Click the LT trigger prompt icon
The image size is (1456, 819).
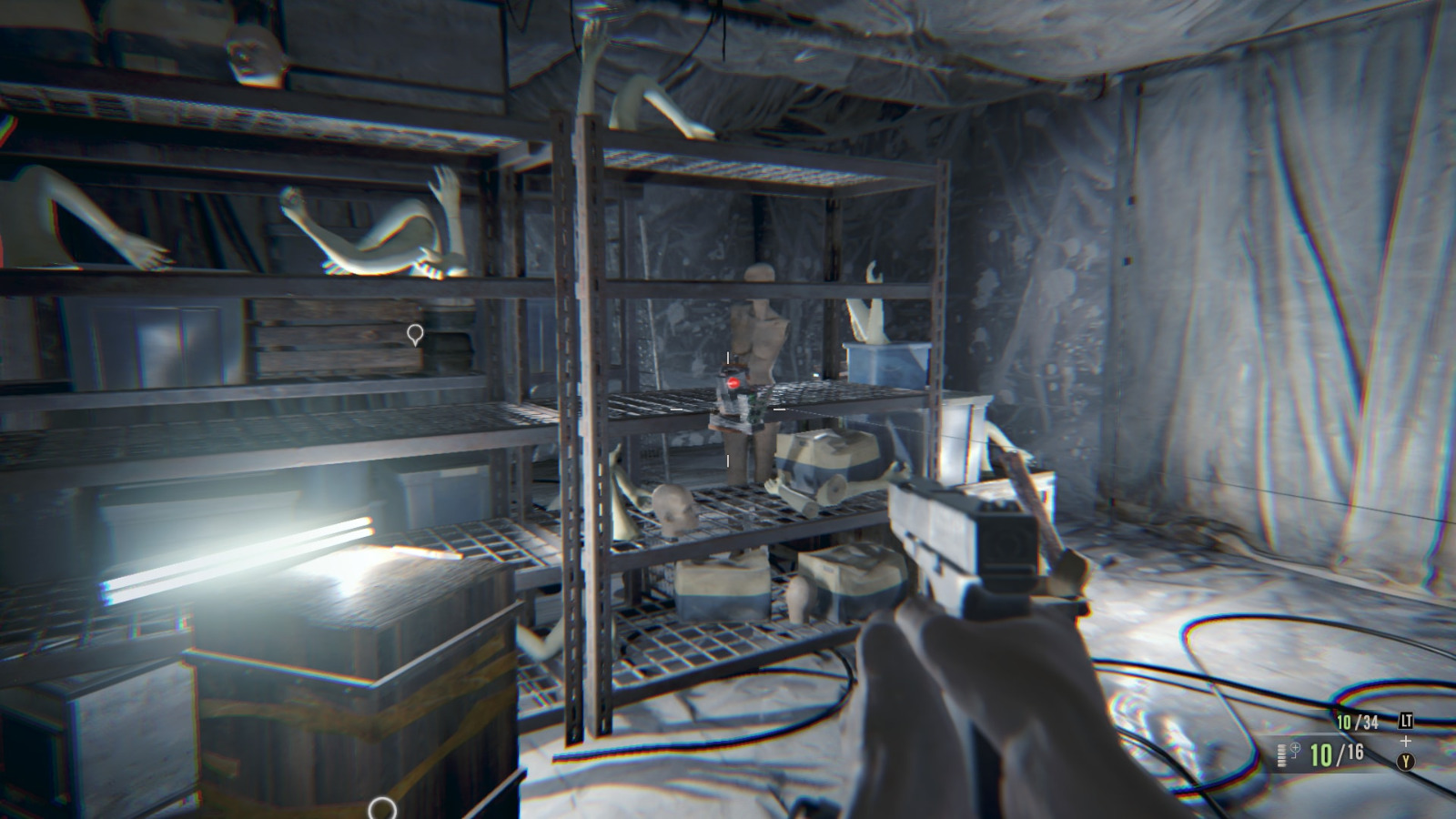click(1406, 721)
